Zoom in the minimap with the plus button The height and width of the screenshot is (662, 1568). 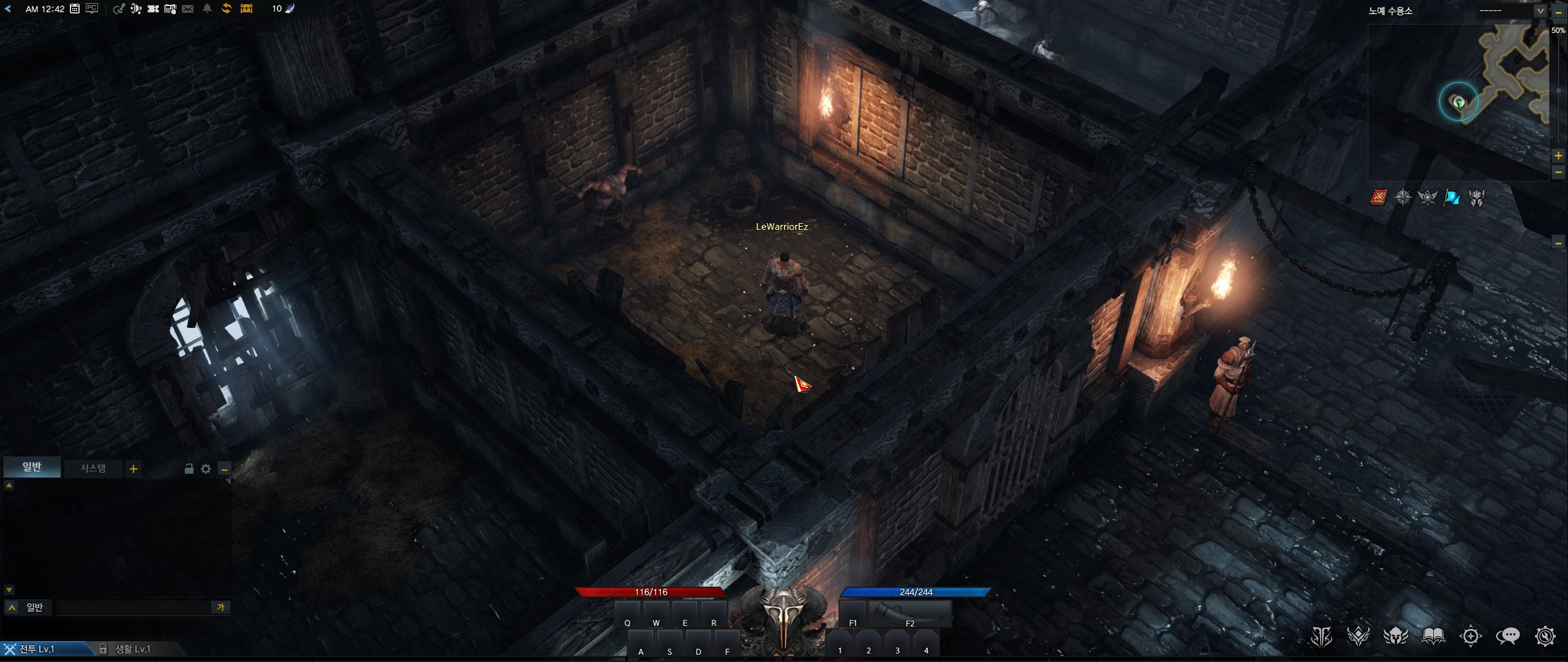pyautogui.click(x=1558, y=156)
